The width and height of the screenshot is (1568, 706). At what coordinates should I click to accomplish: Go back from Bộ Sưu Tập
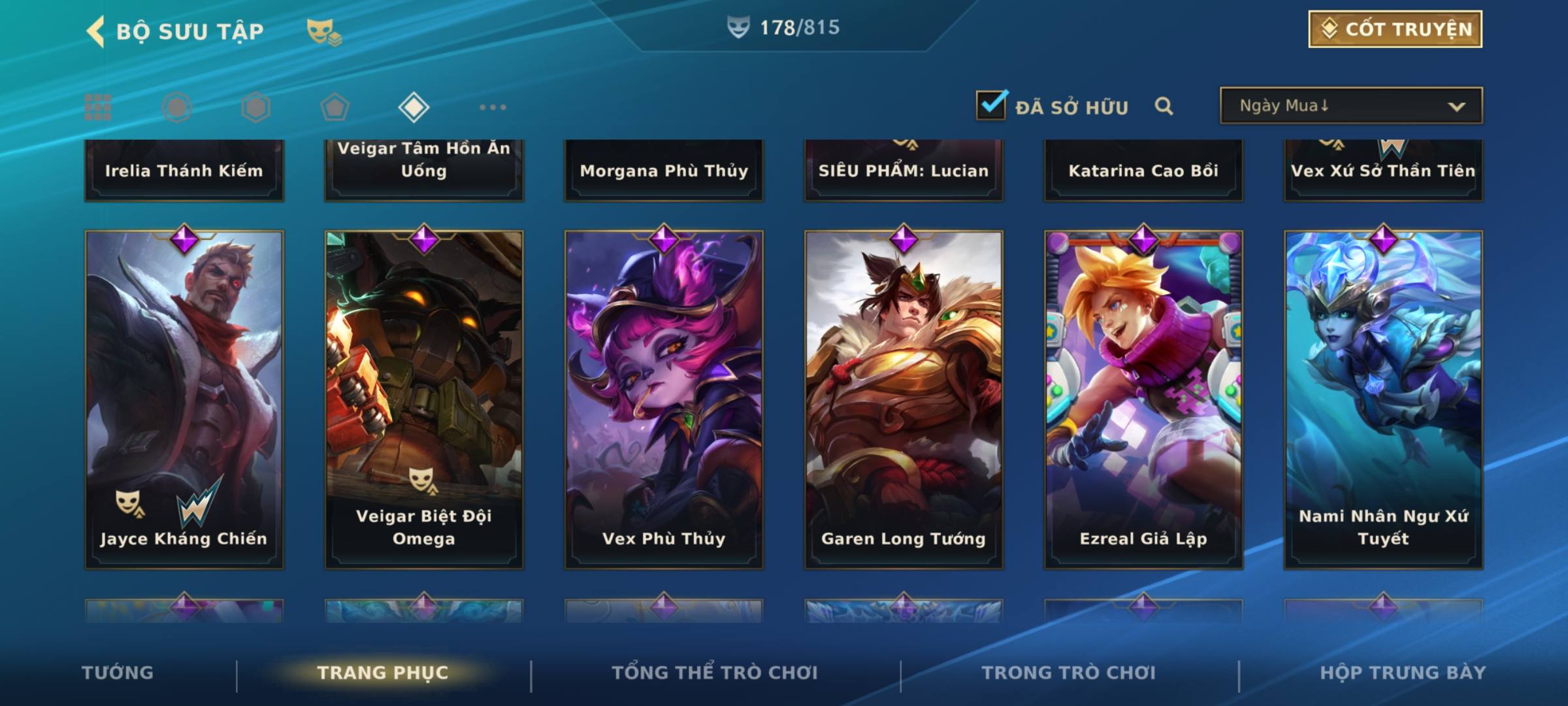click(96, 31)
